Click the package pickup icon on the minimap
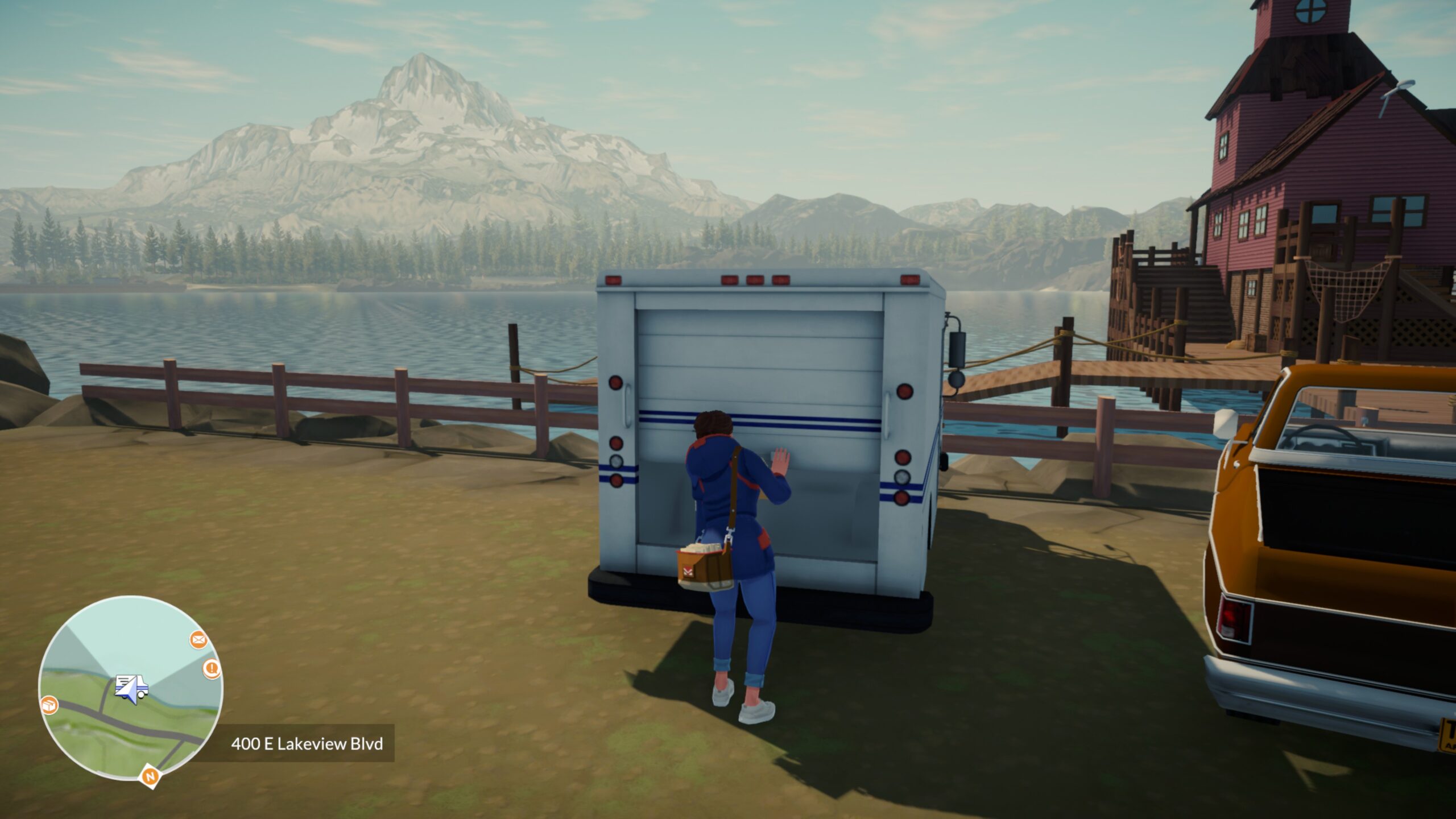1456x819 pixels. [49, 705]
